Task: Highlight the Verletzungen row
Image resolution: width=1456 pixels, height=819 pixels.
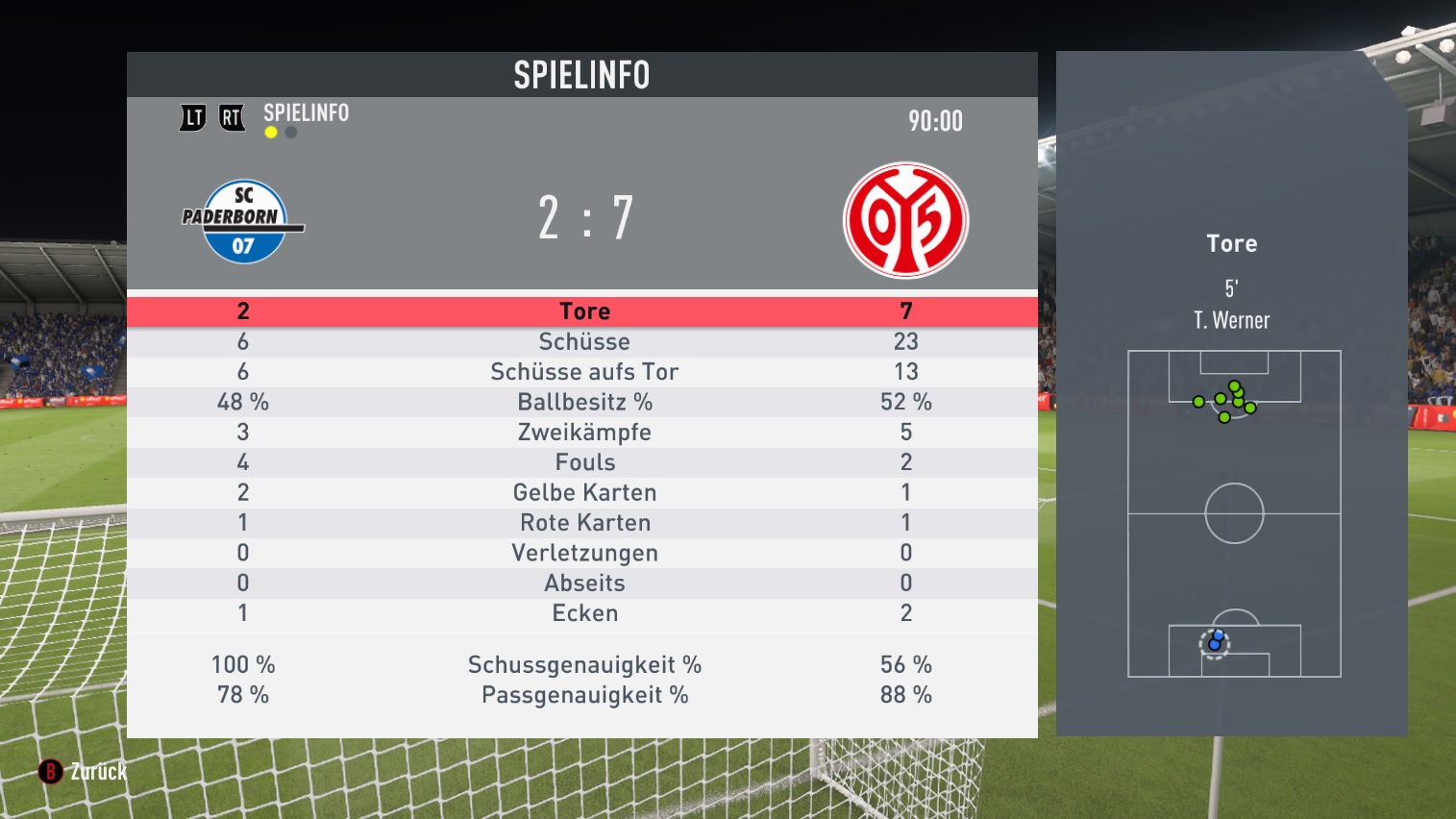Action: pyautogui.click(x=583, y=553)
